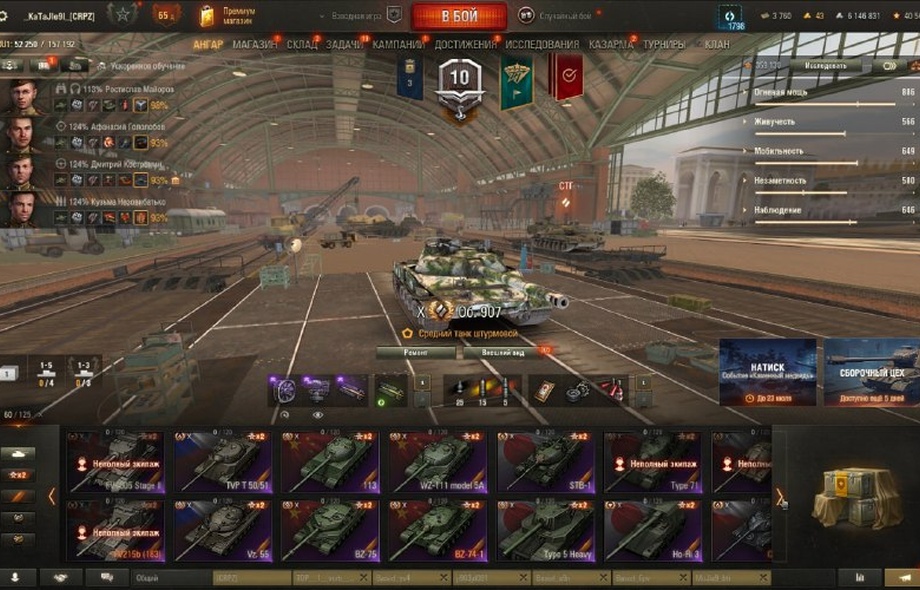This screenshot has width=920, height=590.
Task: Open the Турниры tab
Action: click(x=664, y=45)
